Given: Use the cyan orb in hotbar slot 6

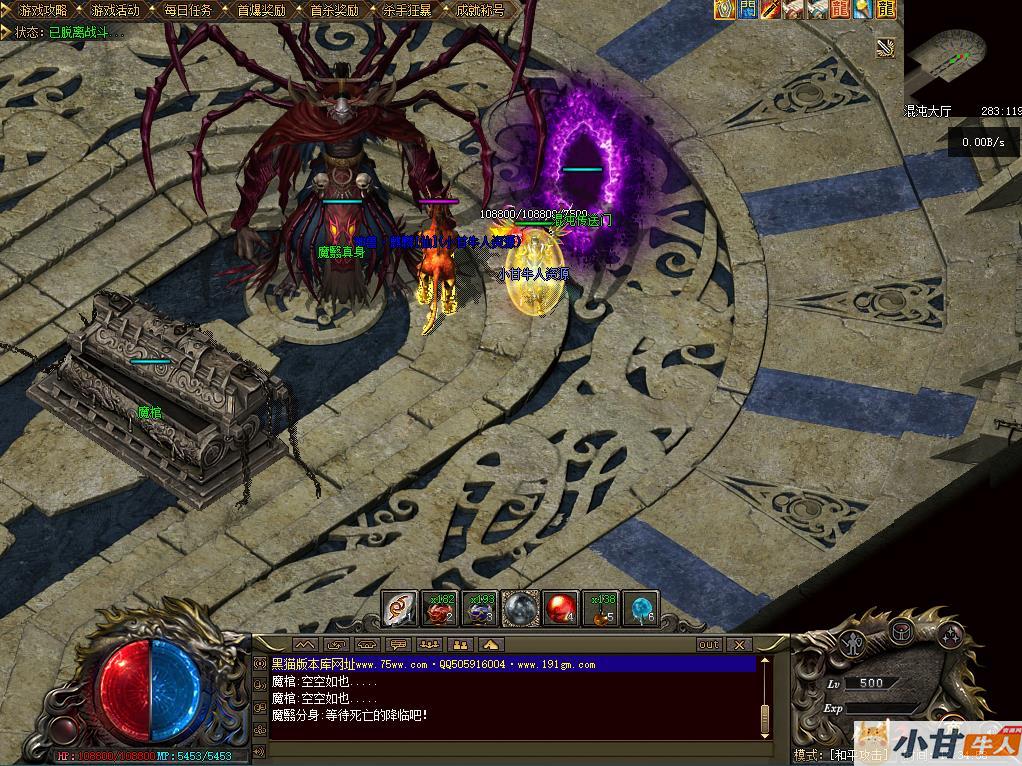Looking at the screenshot, I should coord(640,609).
